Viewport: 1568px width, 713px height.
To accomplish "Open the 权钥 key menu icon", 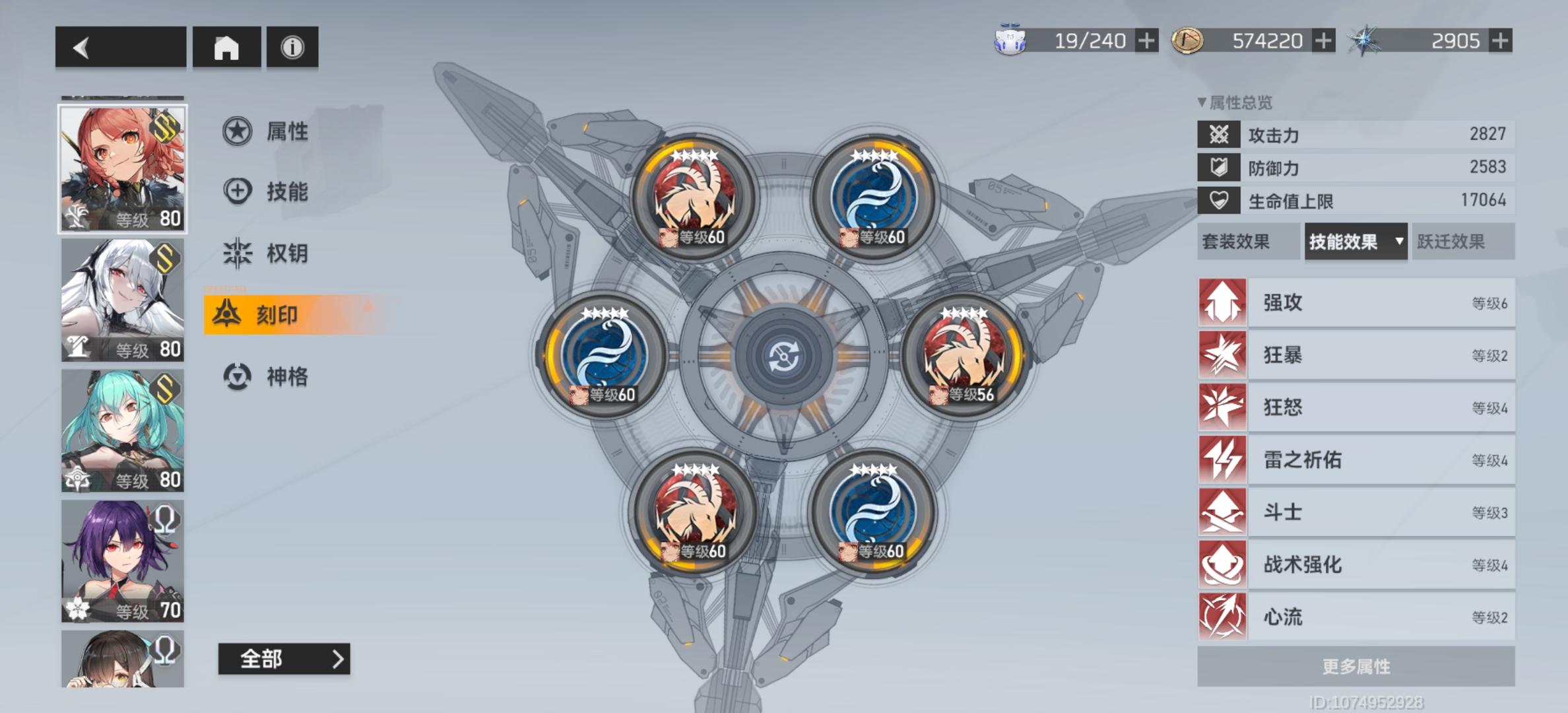I will click(238, 252).
